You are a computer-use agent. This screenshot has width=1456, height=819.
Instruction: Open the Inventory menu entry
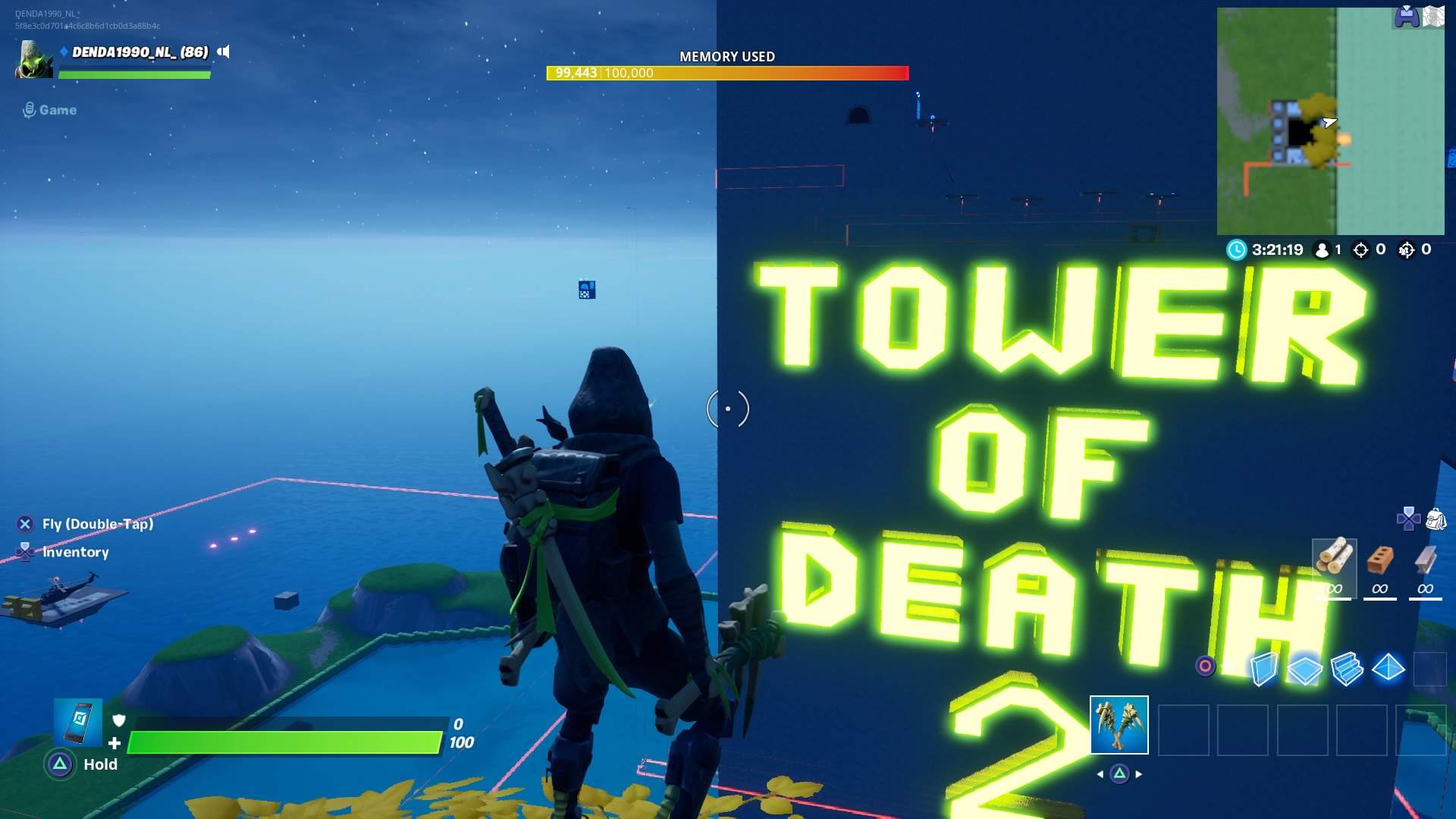(27, 552)
